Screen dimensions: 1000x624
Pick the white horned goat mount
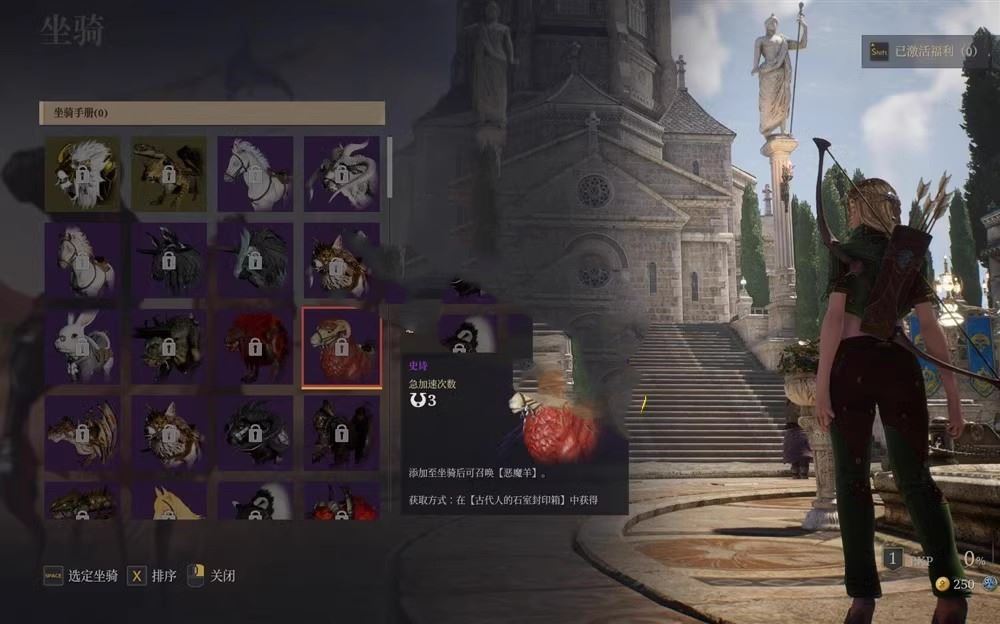[x=341, y=173]
